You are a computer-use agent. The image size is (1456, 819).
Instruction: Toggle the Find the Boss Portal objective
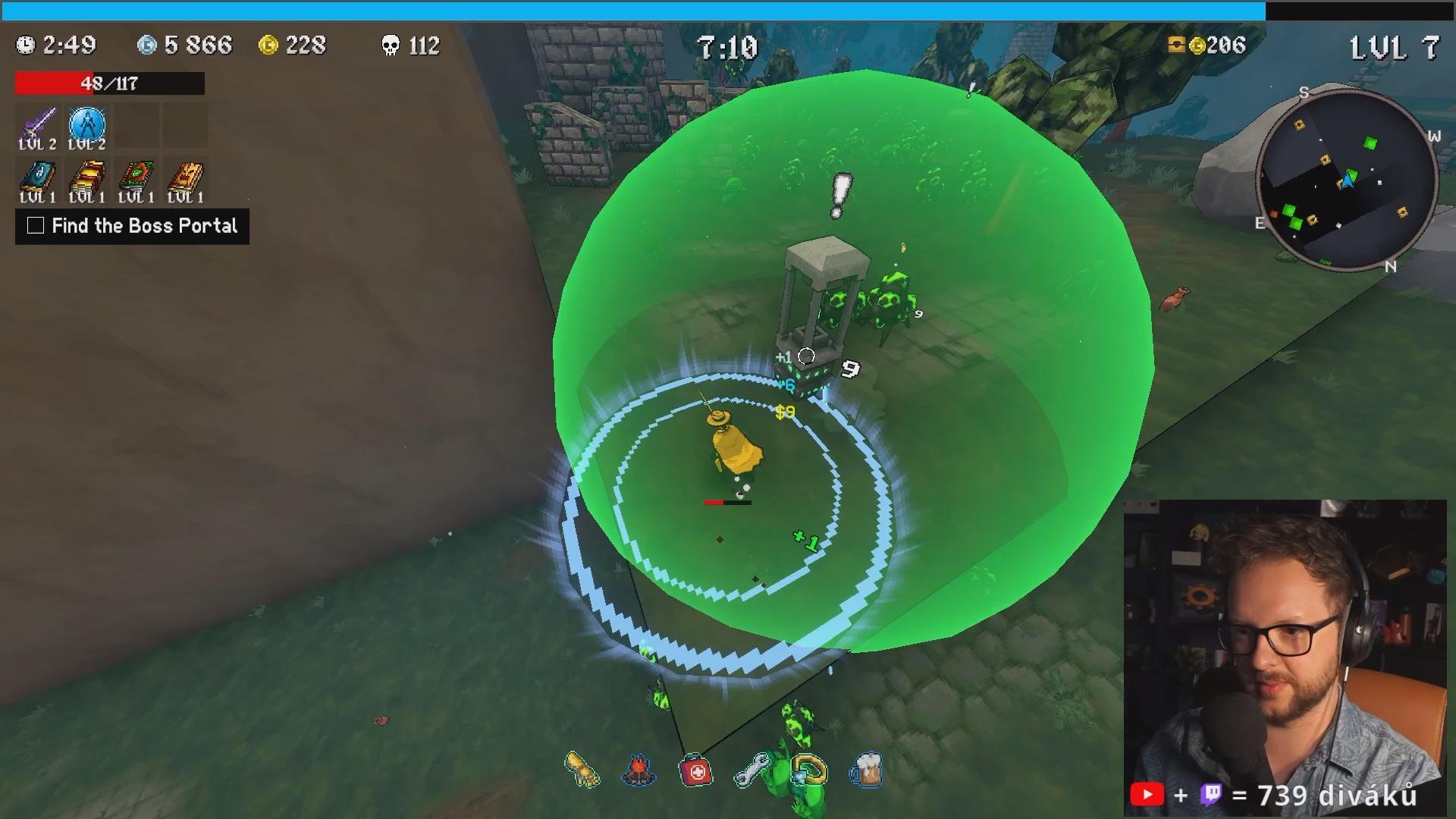click(36, 226)
